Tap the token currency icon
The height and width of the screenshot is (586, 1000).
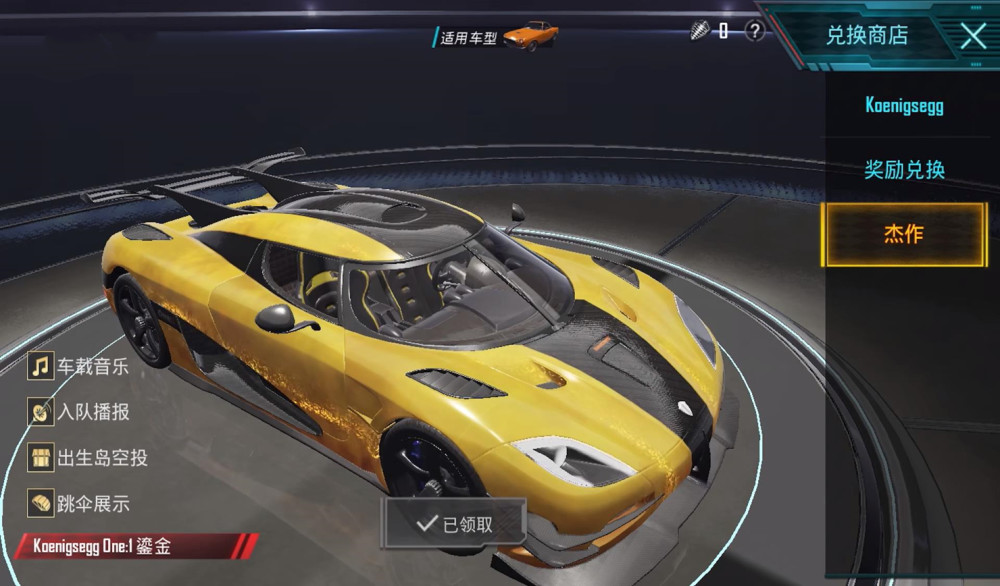[699, 31]
